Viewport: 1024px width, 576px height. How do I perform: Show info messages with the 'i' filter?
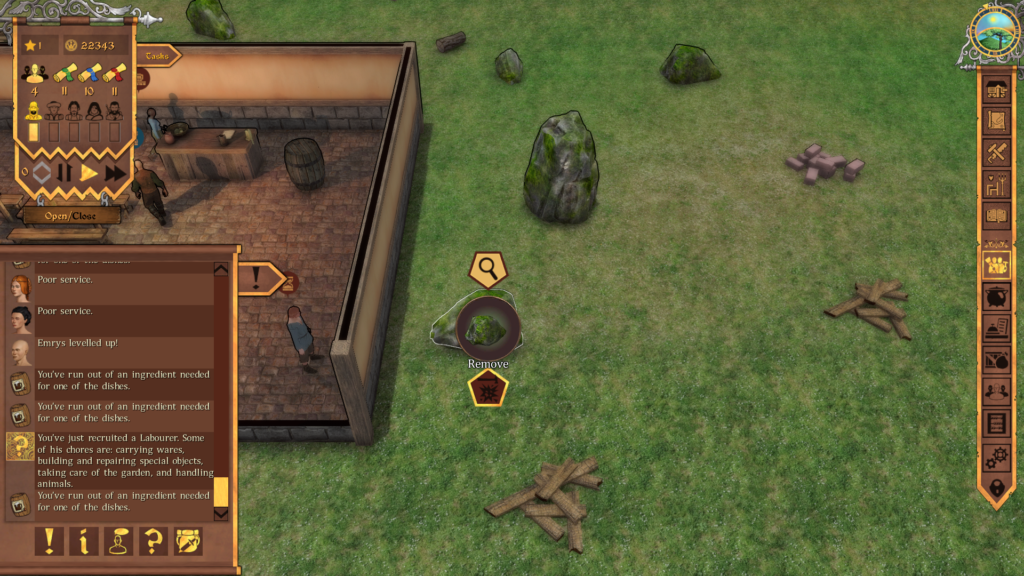click(84, 541)
